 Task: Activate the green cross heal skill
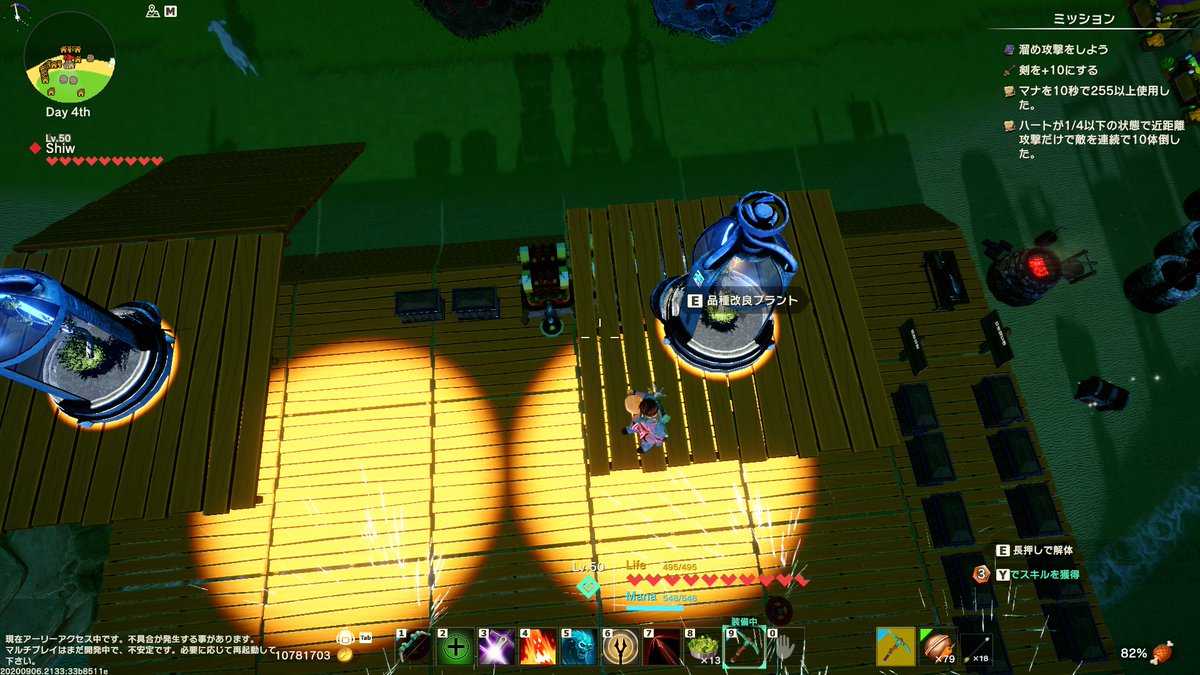[x=456, y=648]
